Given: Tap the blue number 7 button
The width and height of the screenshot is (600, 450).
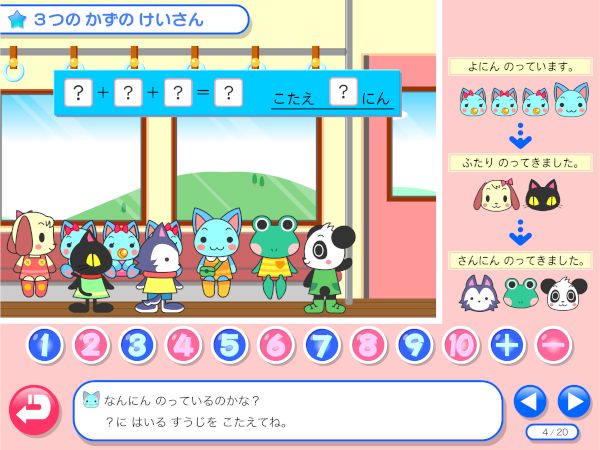Looking at the screenshot, I should pos(320,345).
